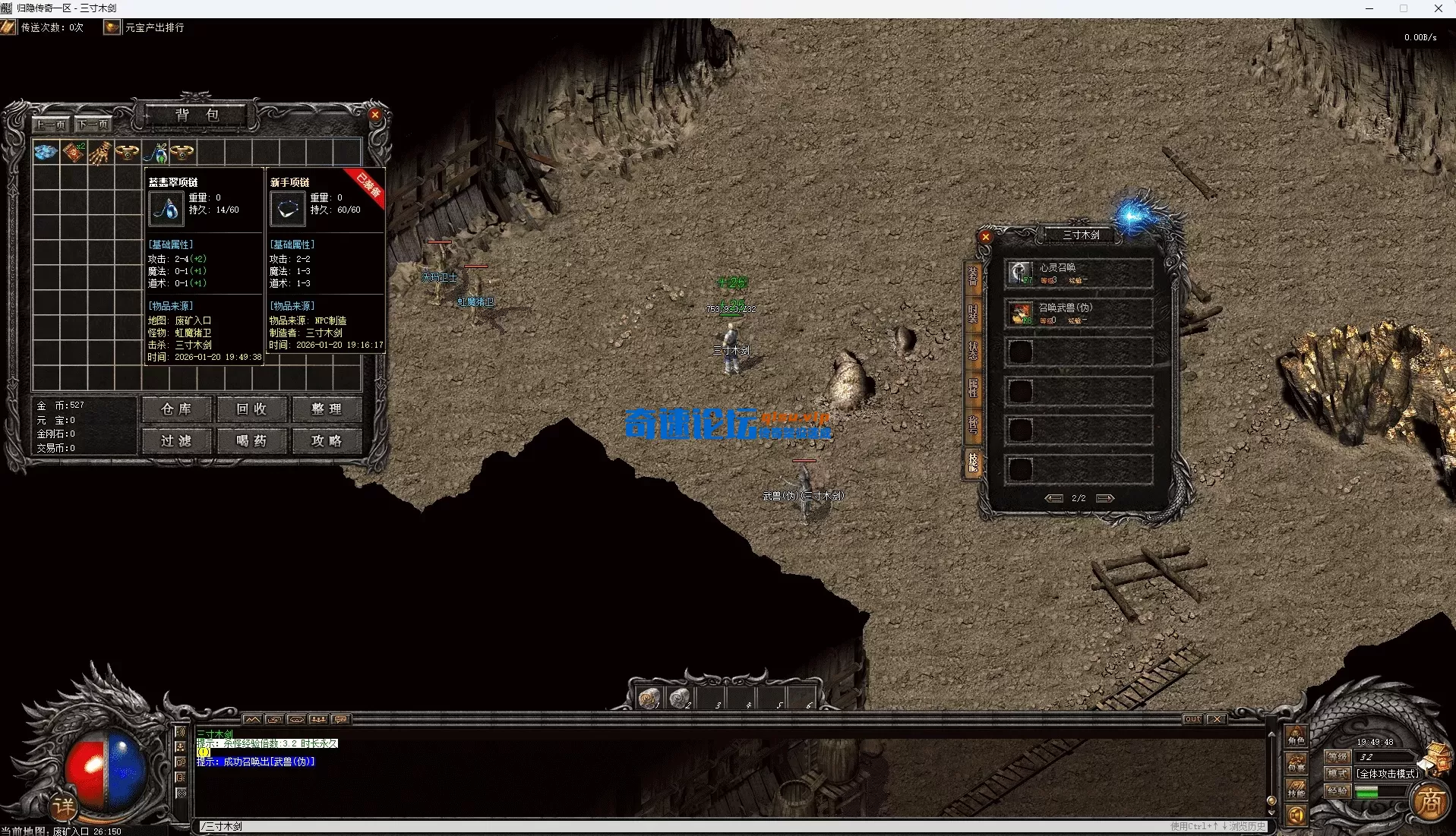
Task: Go to the next bag page 下一页
Action: [x=93, y=125]
